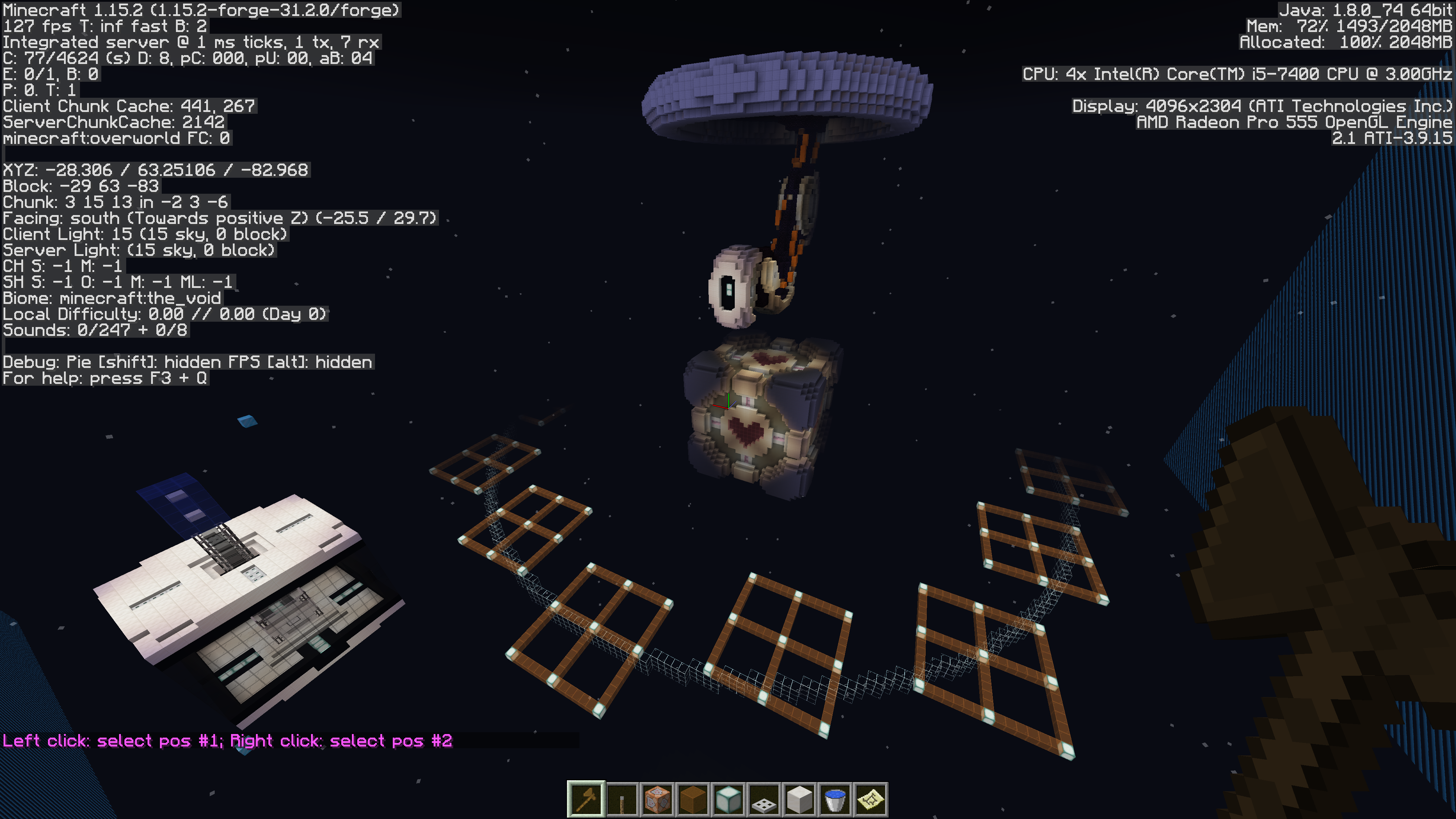1456x819 pixels.
Task: Select the lever hotbar slot
Action: tap(622, 800)
